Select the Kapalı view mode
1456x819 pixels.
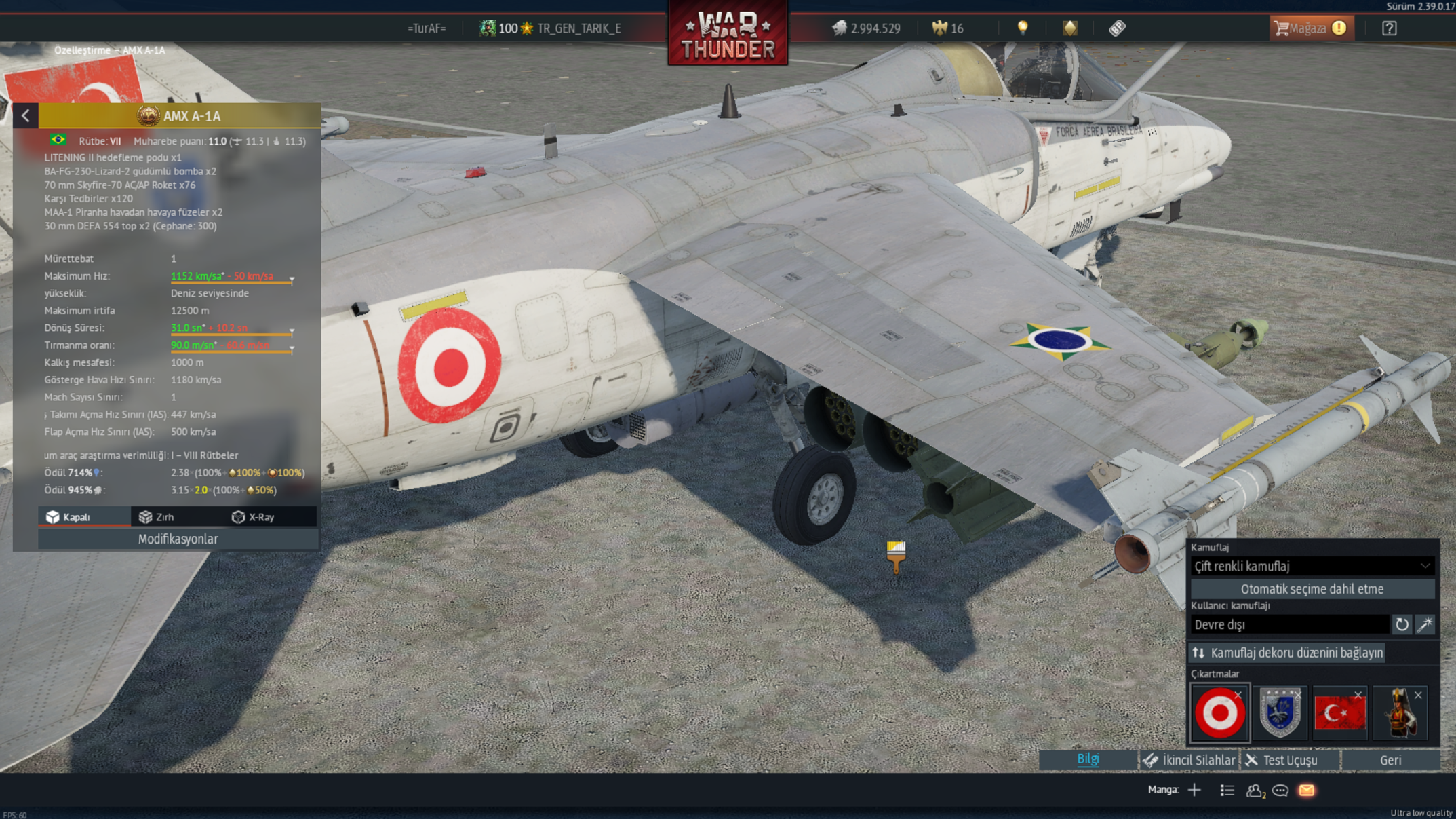pos(68,517)
